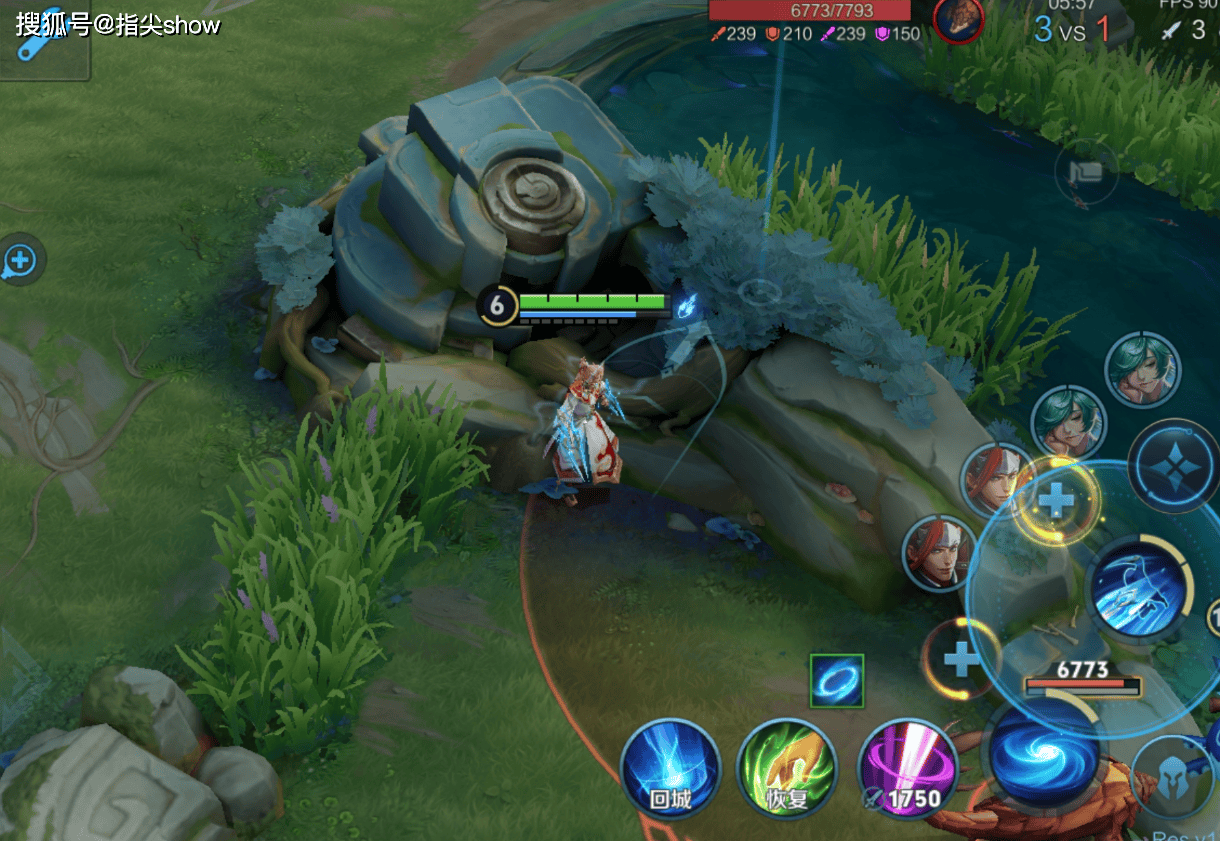Cast the blue vortex skill
The height and width of the screenshot is (841, 1220).
pos(1044,752)
